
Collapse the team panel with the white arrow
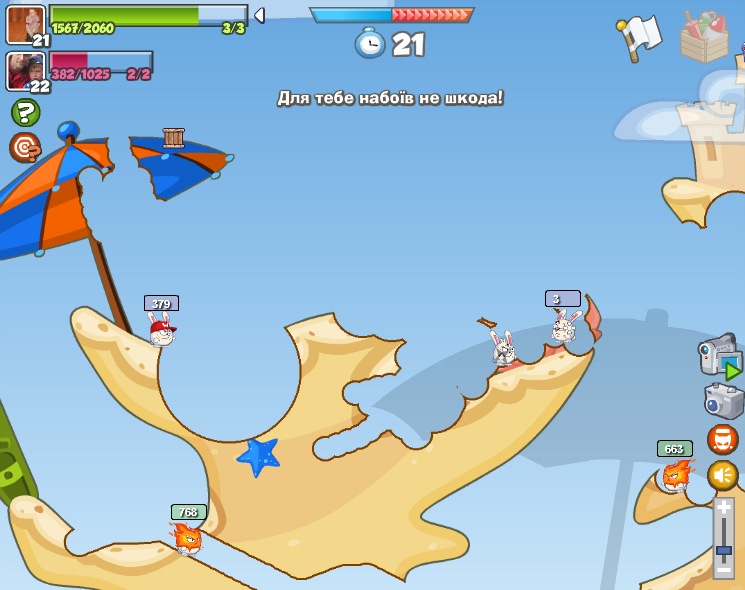259,15
